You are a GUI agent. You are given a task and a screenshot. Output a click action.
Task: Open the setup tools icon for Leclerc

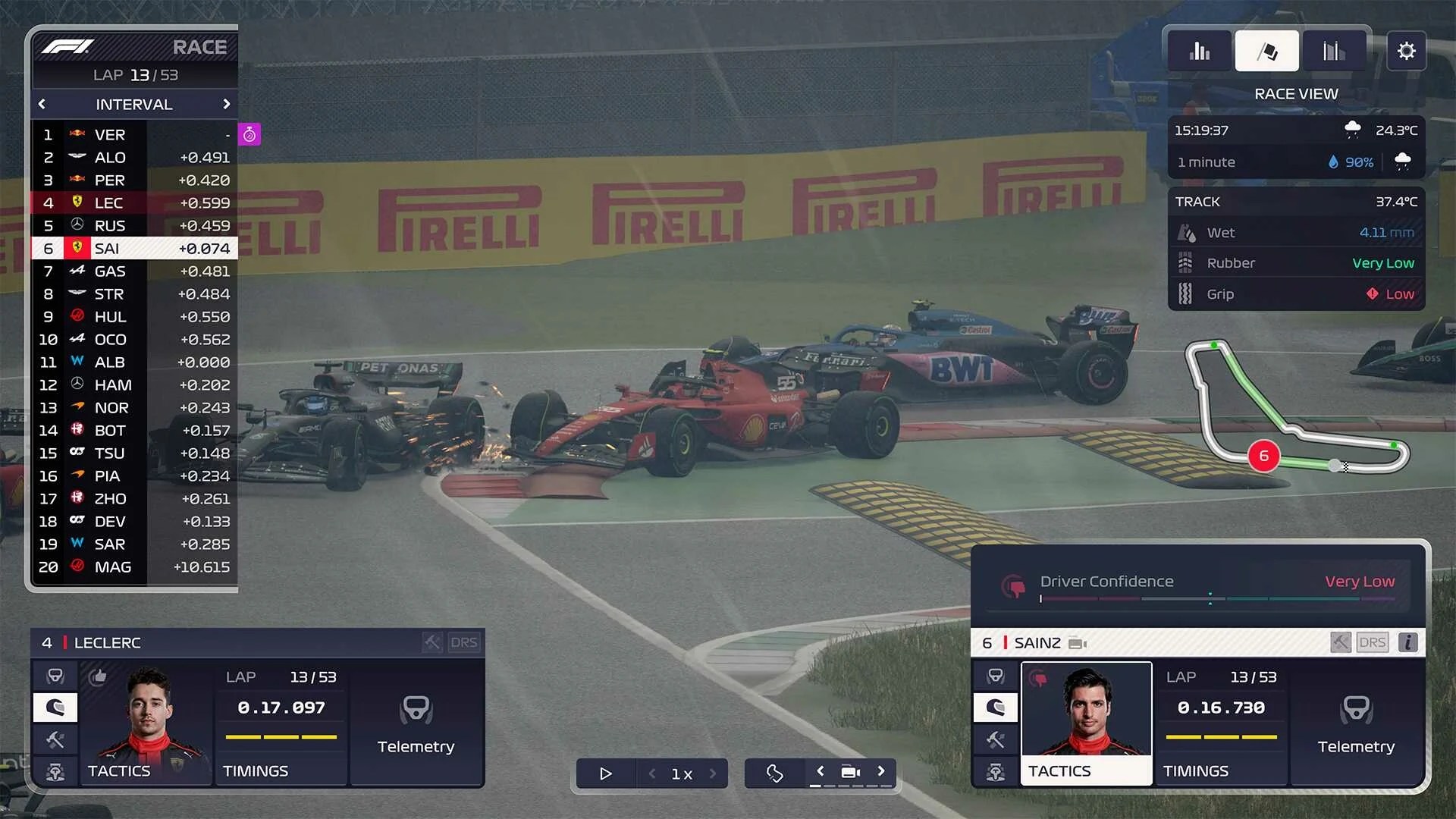55,739
